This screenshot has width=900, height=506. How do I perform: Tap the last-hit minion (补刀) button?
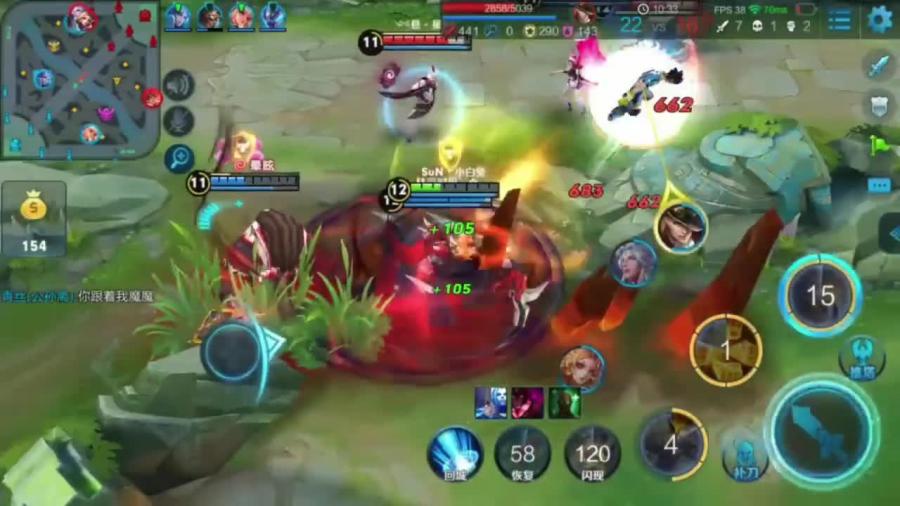tap(744, 457)
